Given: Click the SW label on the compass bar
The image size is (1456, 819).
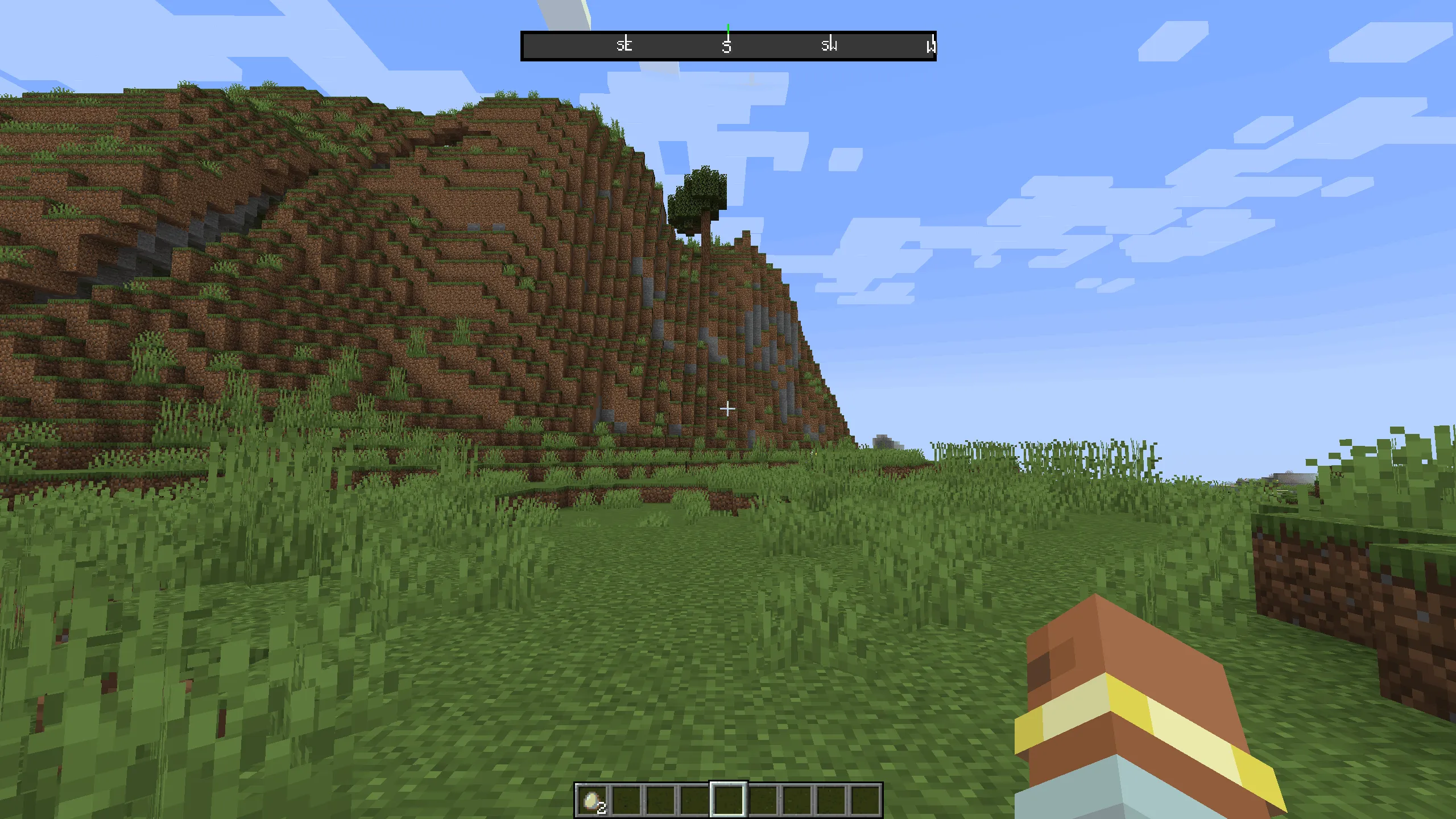Looking at the screenshot, I should pos(829,45).
